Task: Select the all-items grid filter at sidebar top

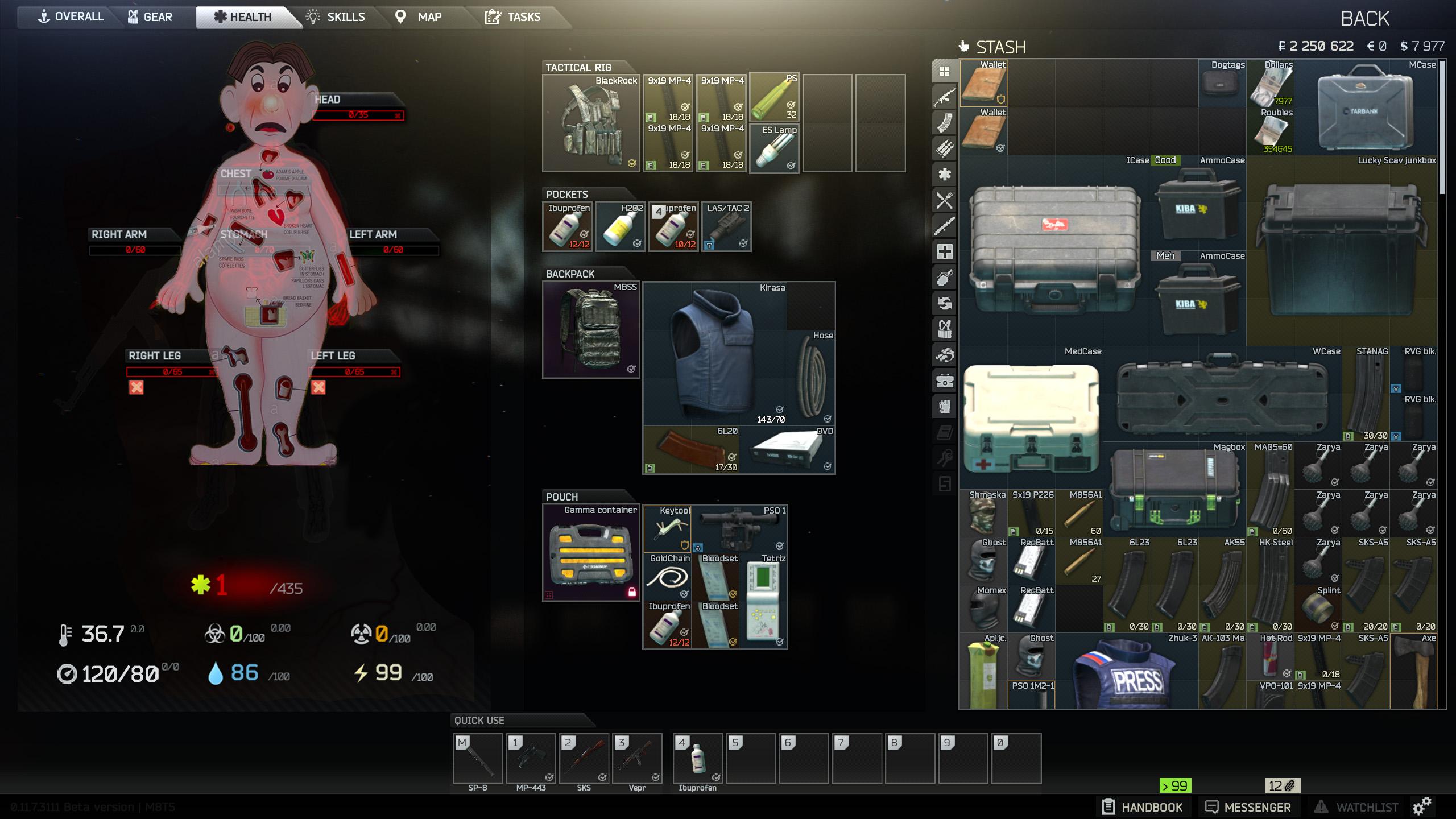Action: [945, 71]
